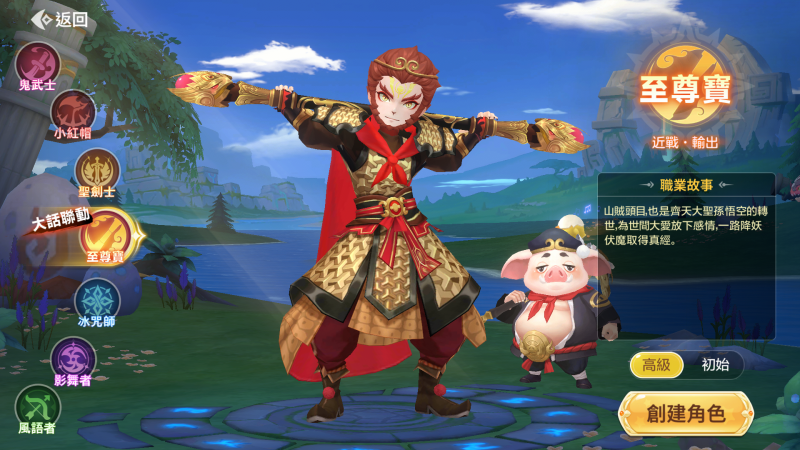Pick the 聖劍士 class icon
This screenshot has height=450, width=800.
(x=97, y=169)
